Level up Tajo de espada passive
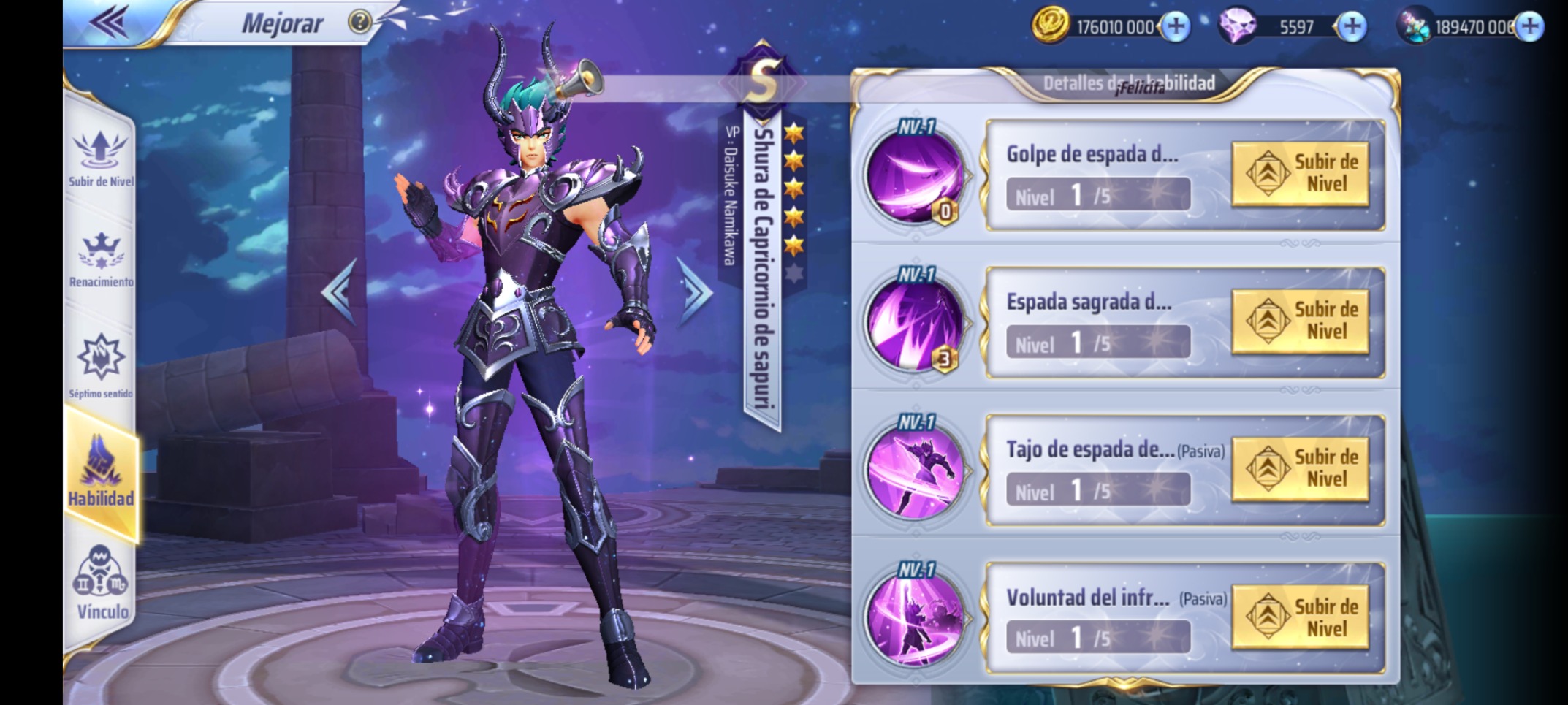1568x705 pixels. click(1300, 469)
